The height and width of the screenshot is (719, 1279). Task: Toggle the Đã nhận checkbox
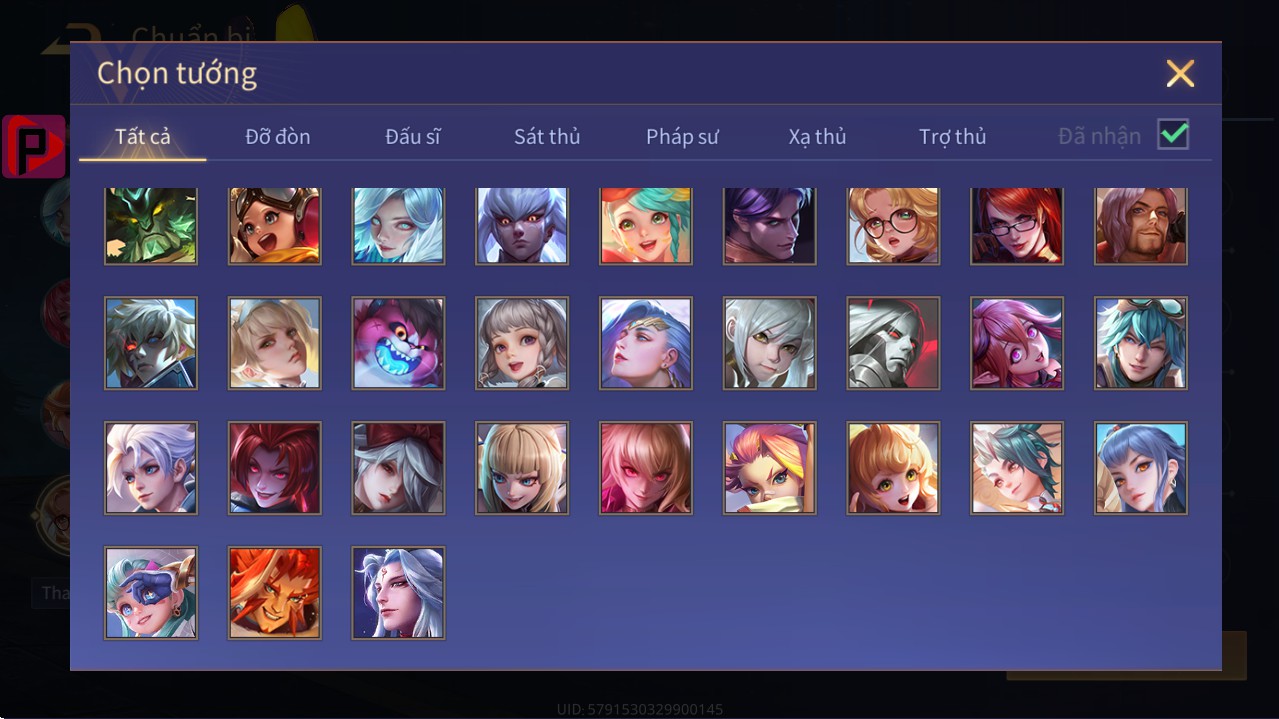coord(1173,134)
